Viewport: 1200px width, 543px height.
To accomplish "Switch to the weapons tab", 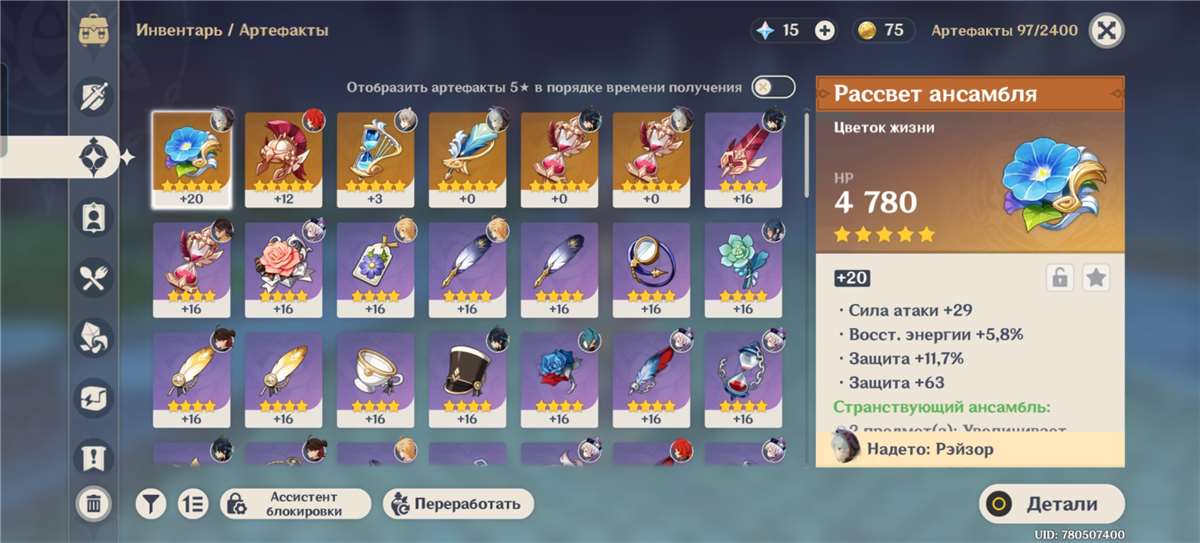I will click(95, 96).
